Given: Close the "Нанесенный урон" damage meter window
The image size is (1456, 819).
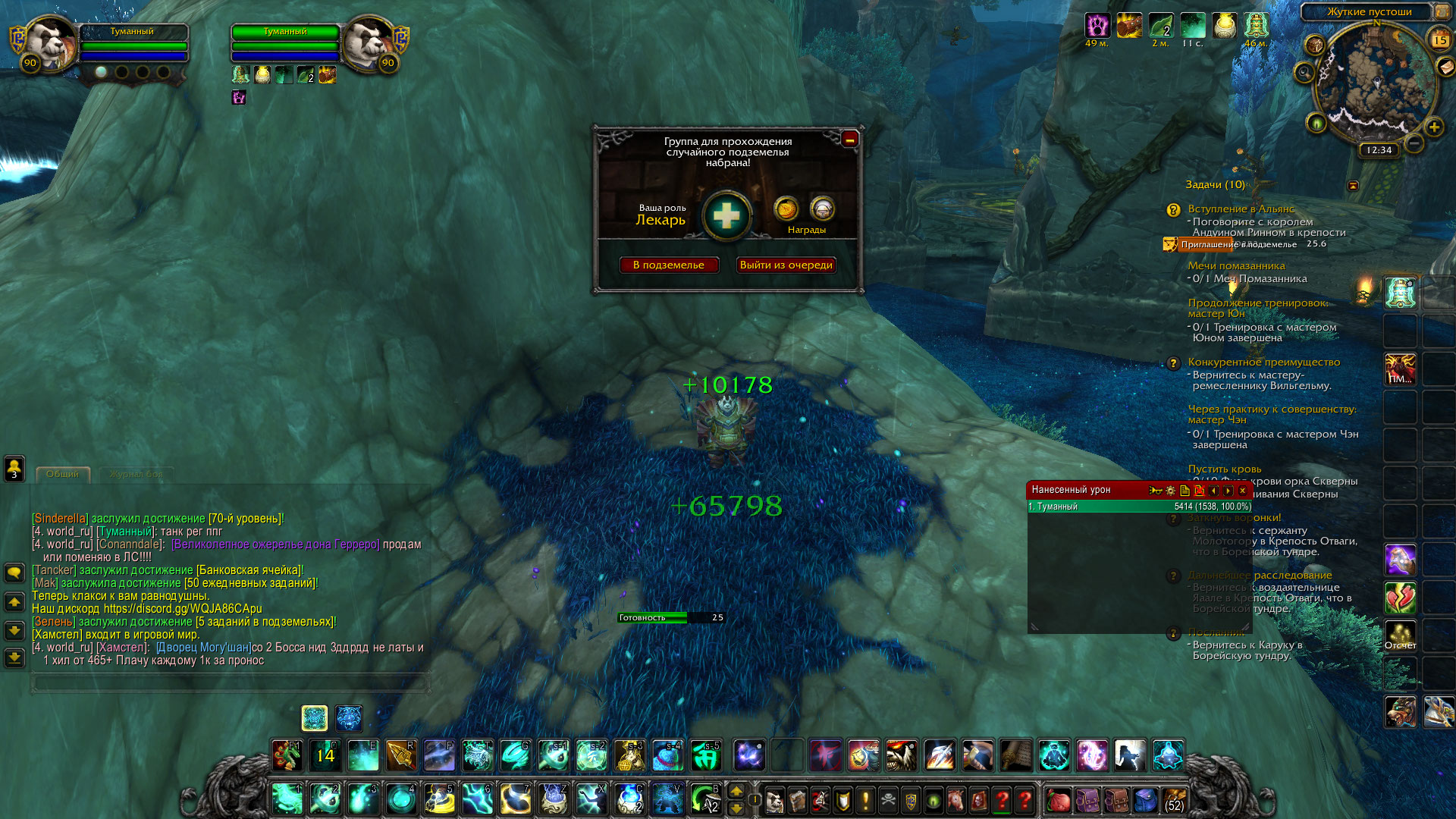Looking at the screenshot, I should [1242, 491].
